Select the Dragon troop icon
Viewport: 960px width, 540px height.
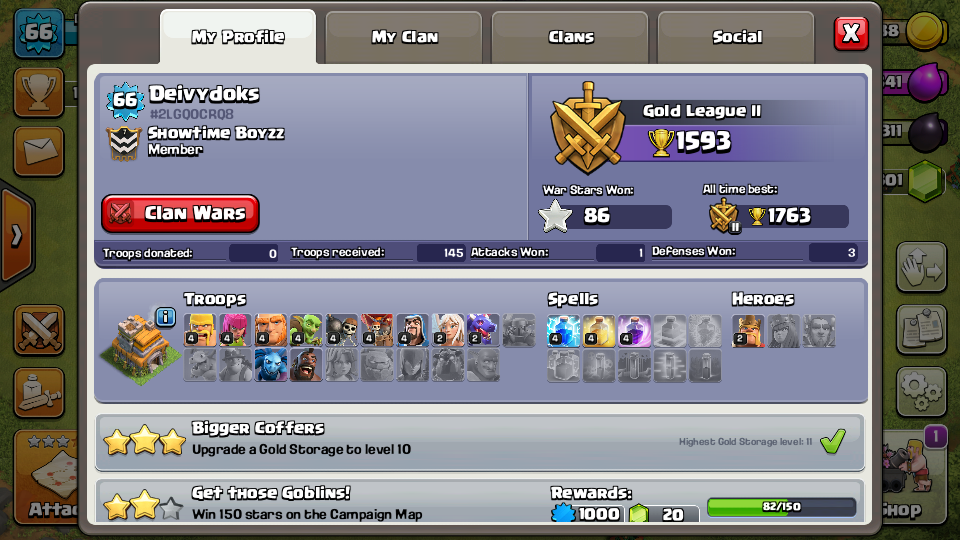point(483,329)
